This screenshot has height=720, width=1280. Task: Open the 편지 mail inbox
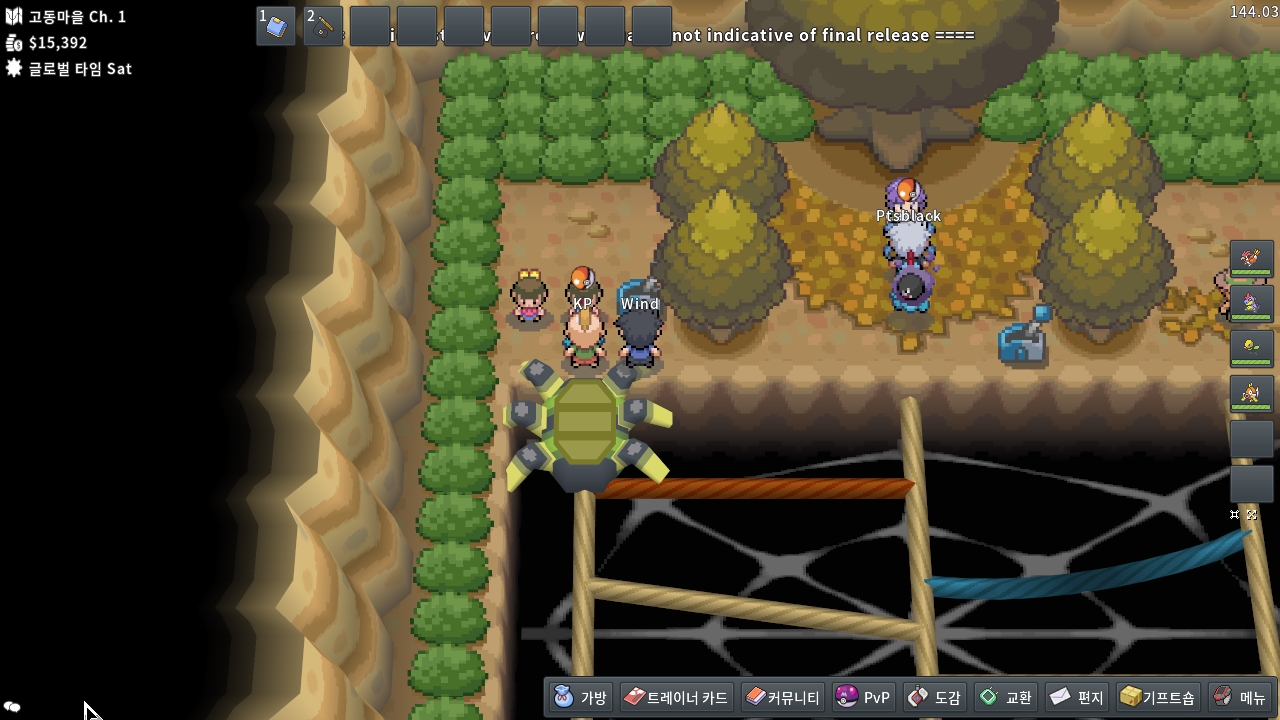tap(1076, 697)
